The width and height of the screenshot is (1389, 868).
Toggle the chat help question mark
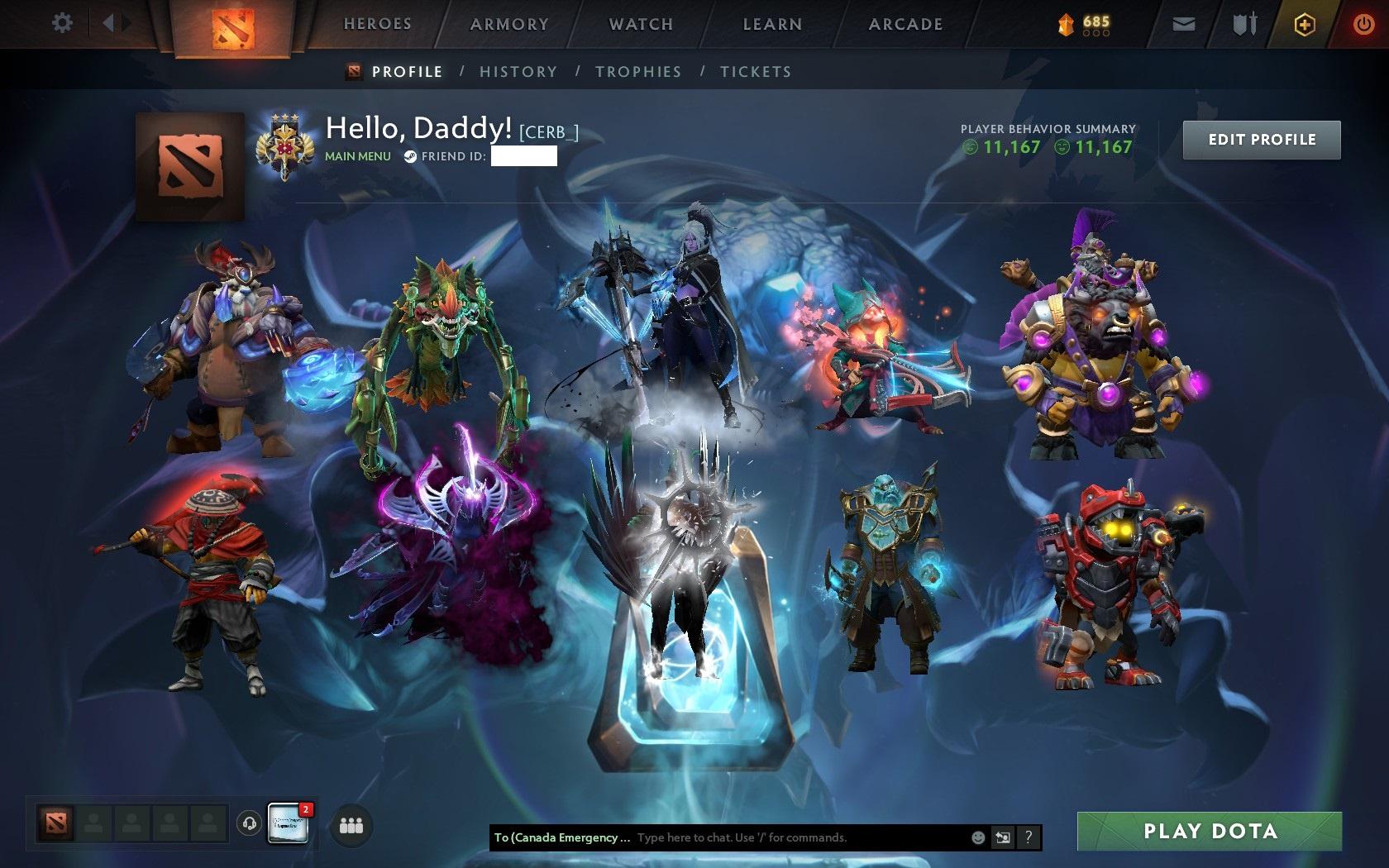(1029, 837)
